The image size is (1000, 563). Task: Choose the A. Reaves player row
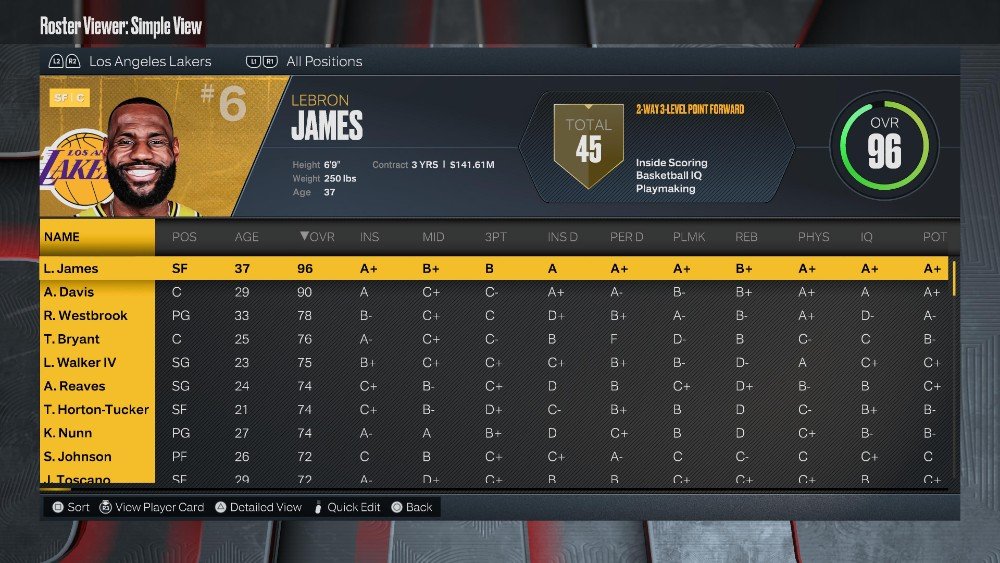click(x=74, y=386)
